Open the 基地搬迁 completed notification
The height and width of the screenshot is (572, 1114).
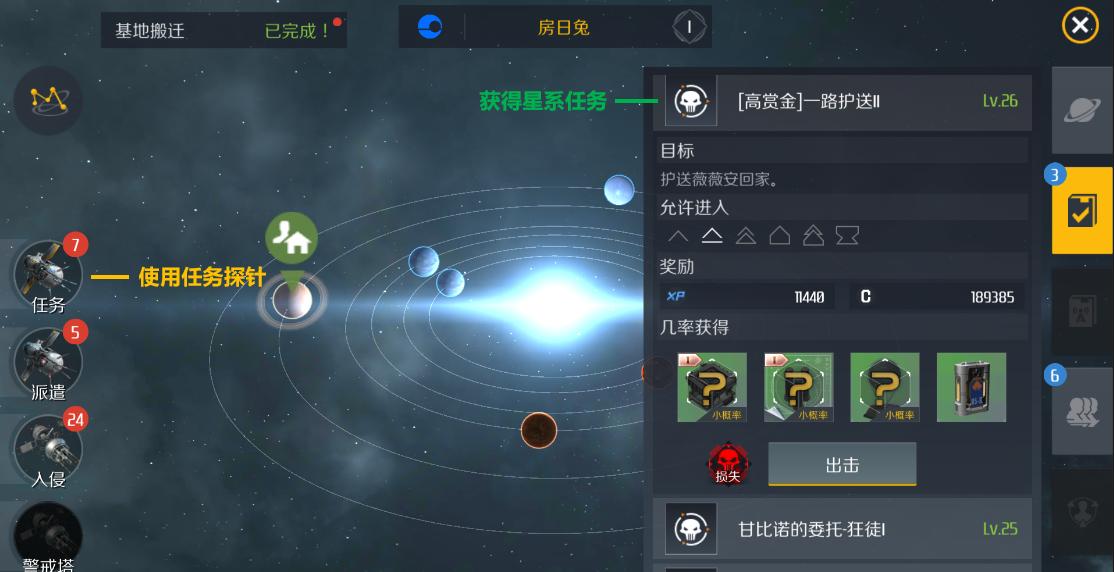point(223,30)
